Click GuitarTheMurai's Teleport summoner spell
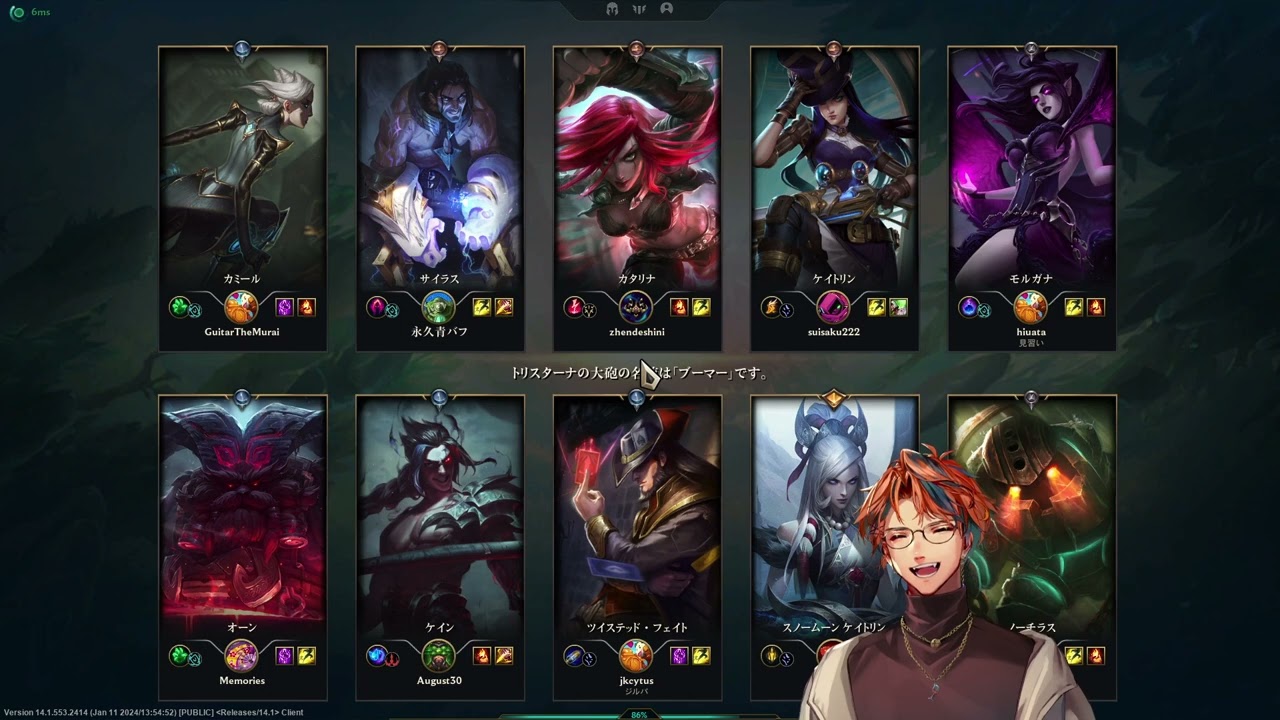Screen dimensions: 1280x720 point(284,307)
